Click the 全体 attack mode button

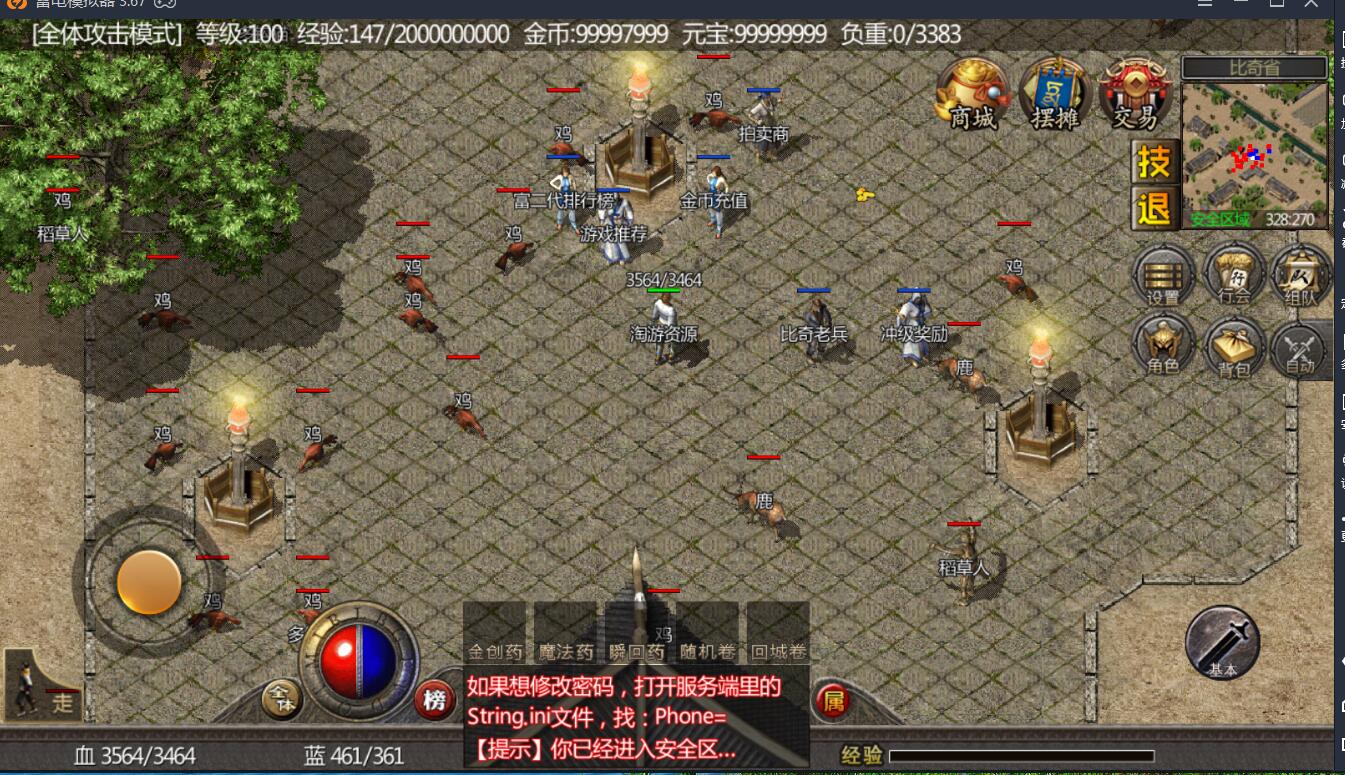coord(282,699)
